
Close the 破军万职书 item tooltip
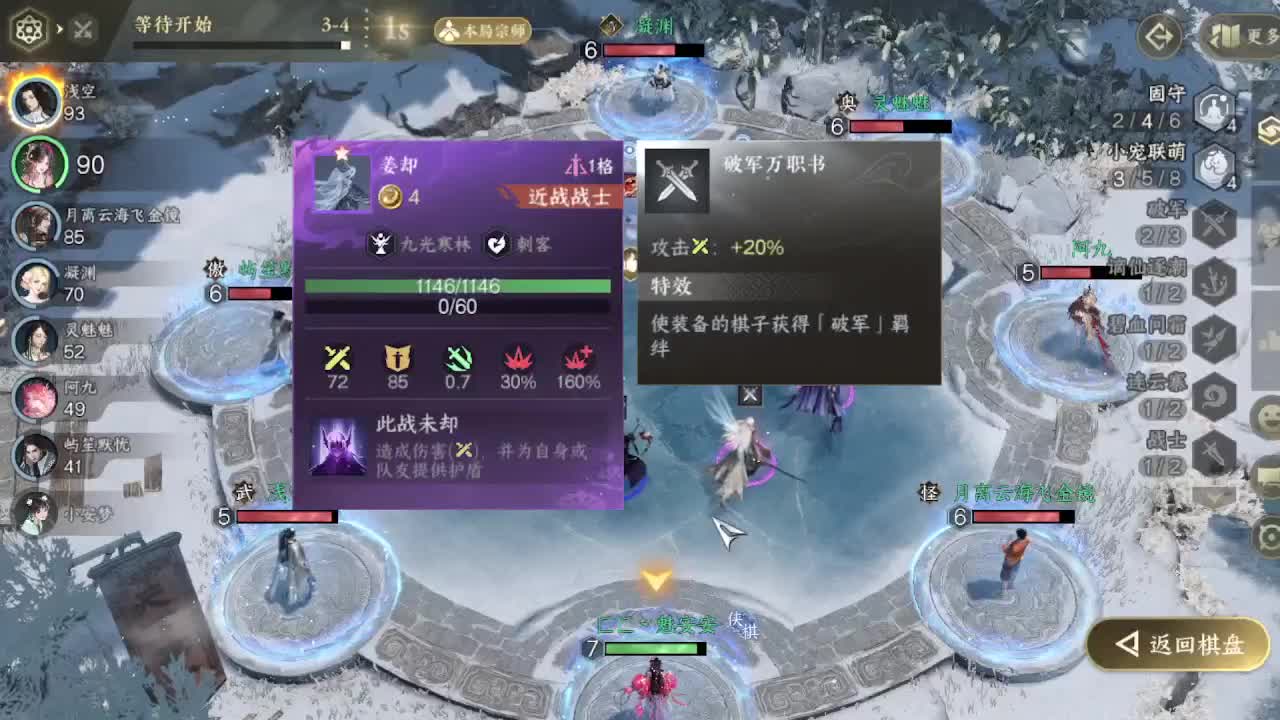[x=750, y=395]
